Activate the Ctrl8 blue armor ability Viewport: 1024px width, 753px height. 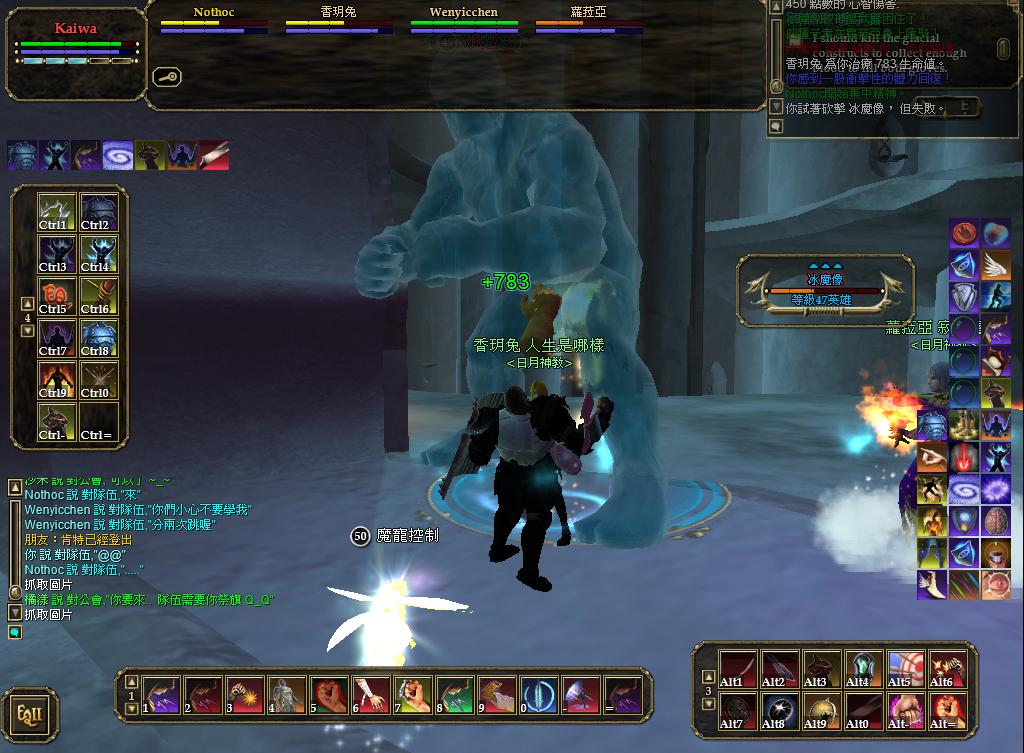coord(99,338)
